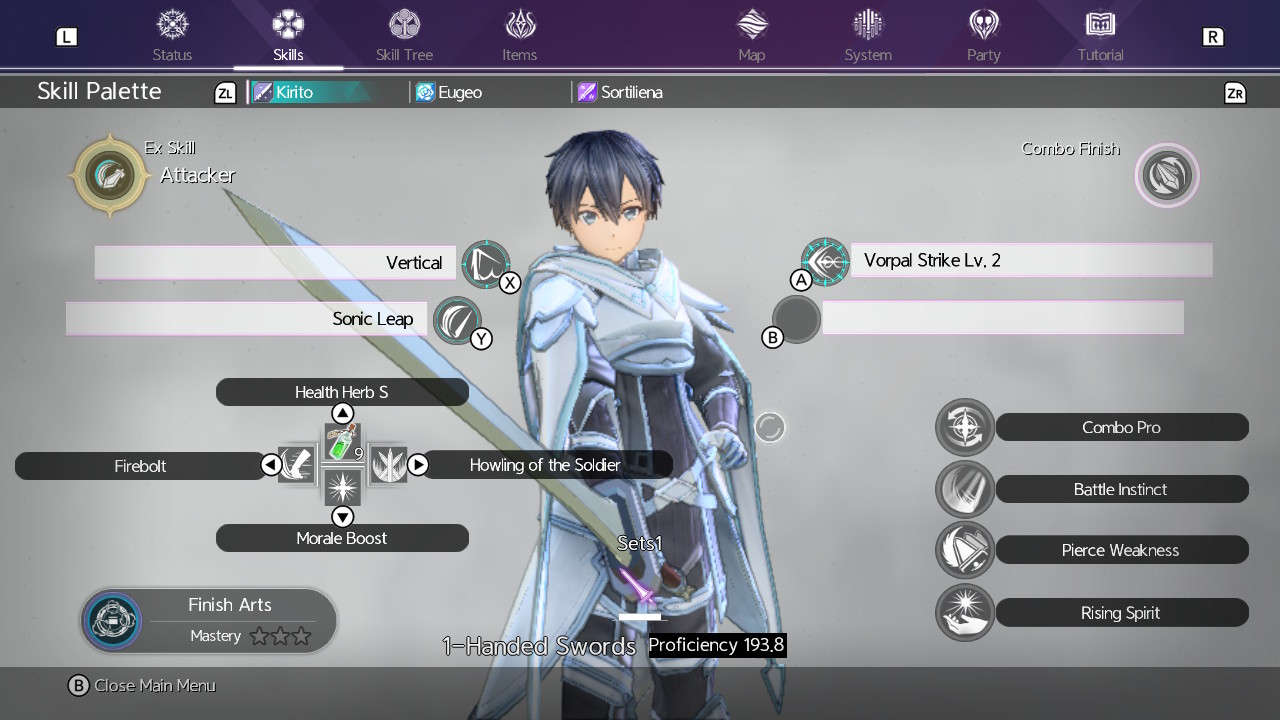Select the Vertical skill icon
This screenshot has height=720, width=1280.
(487, 262)
